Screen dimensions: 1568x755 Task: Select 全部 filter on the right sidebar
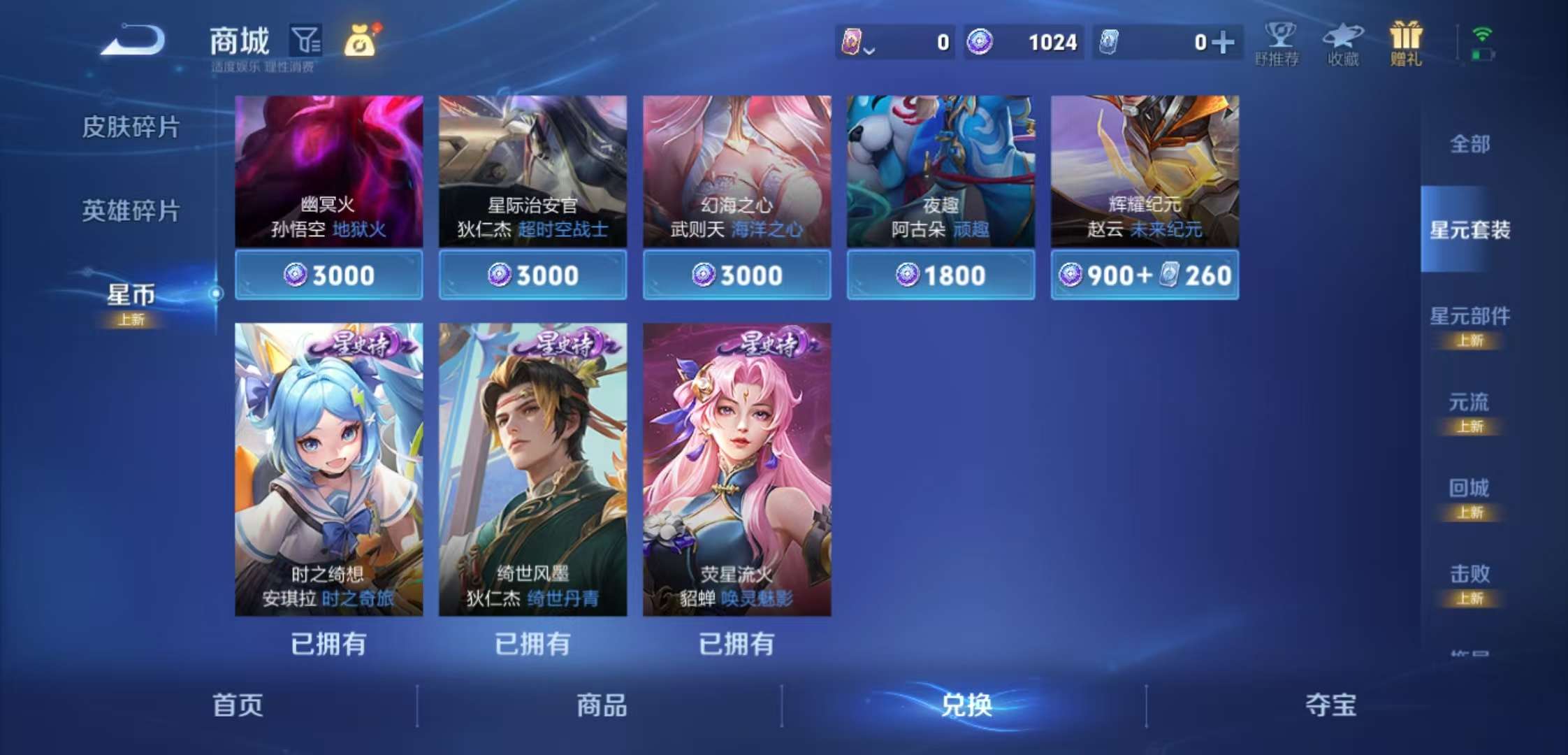tap(1471, 143)
